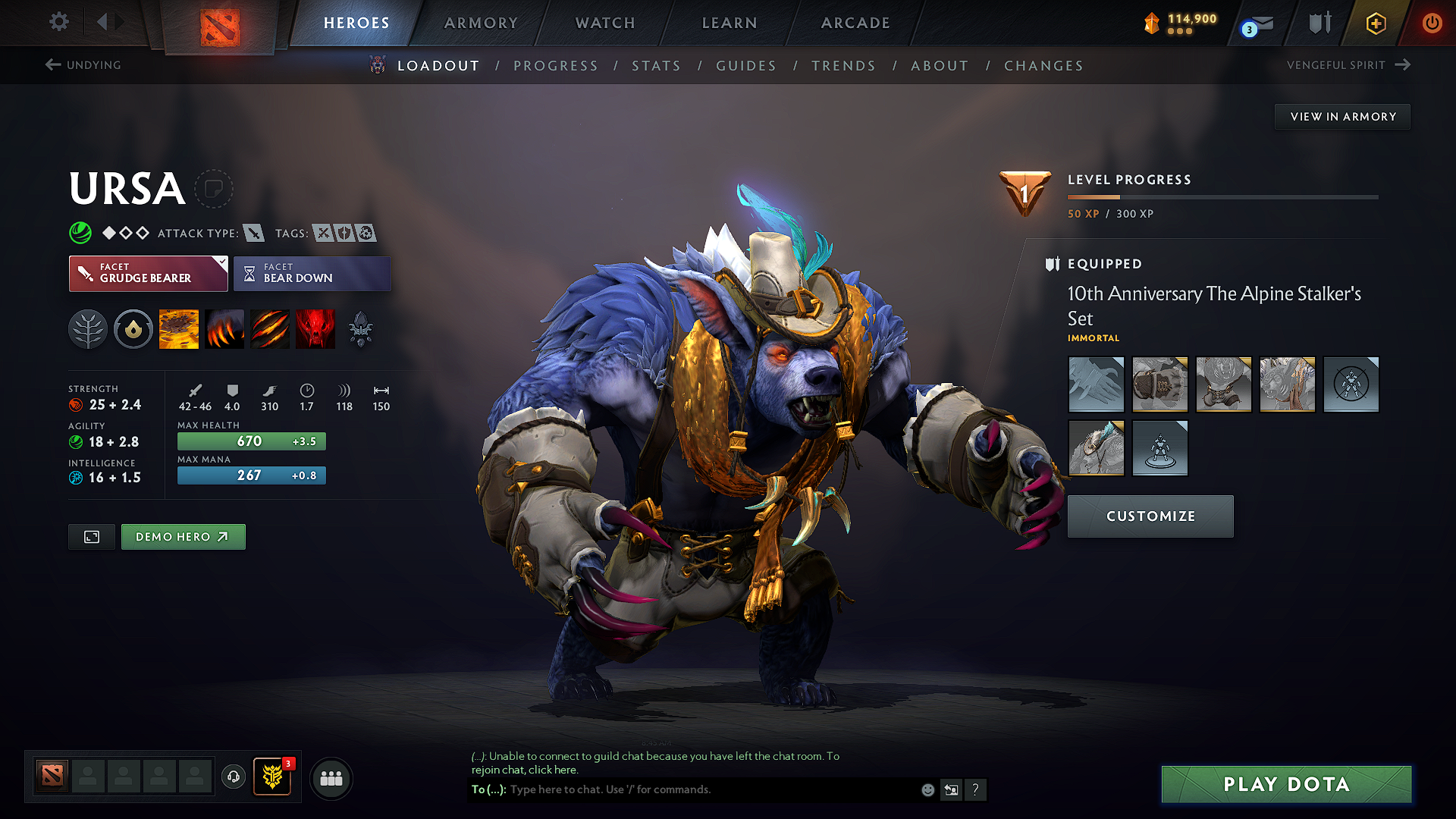The image size is (1456, 819).
Task: Click the rejoin guild chat link
Action: tap(553, 769)
